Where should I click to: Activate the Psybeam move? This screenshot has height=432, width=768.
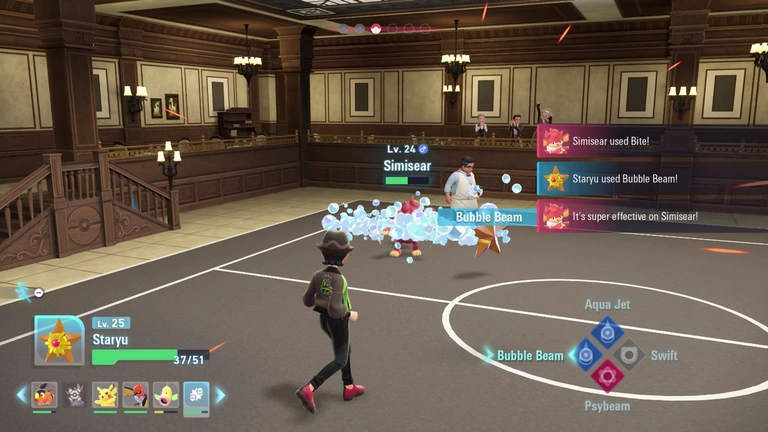pyautogui.click(x=607, y=376)
